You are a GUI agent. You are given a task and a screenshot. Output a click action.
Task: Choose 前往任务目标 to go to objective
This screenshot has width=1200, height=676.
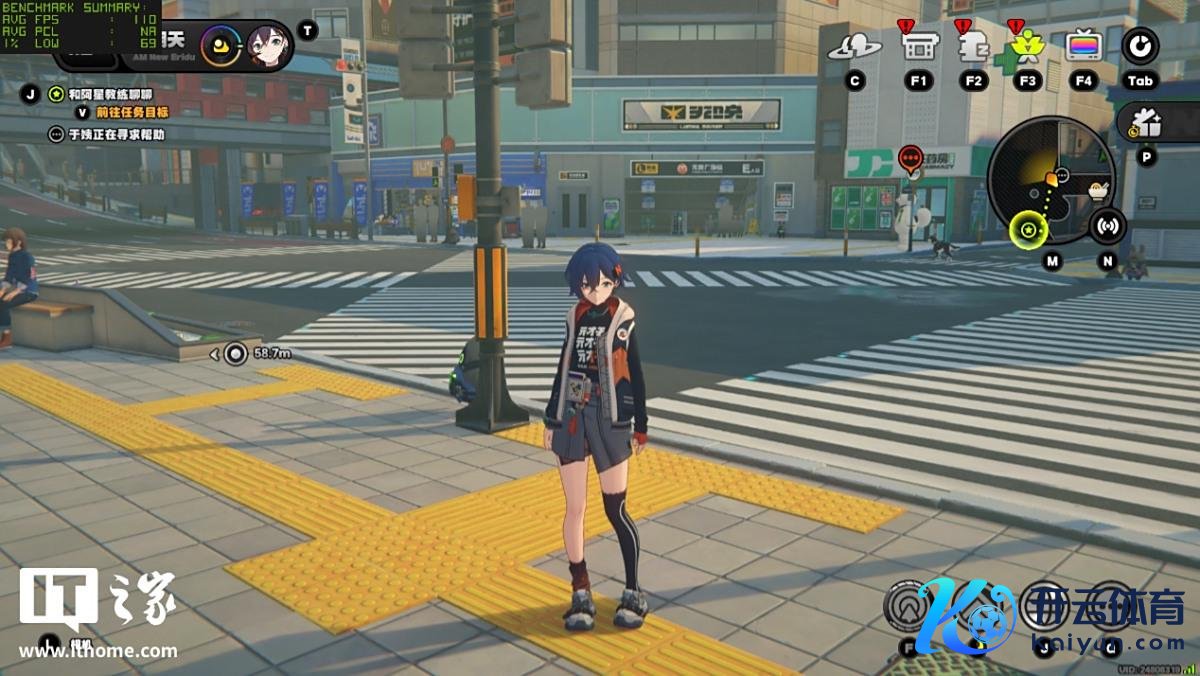[x=132, y=113]
